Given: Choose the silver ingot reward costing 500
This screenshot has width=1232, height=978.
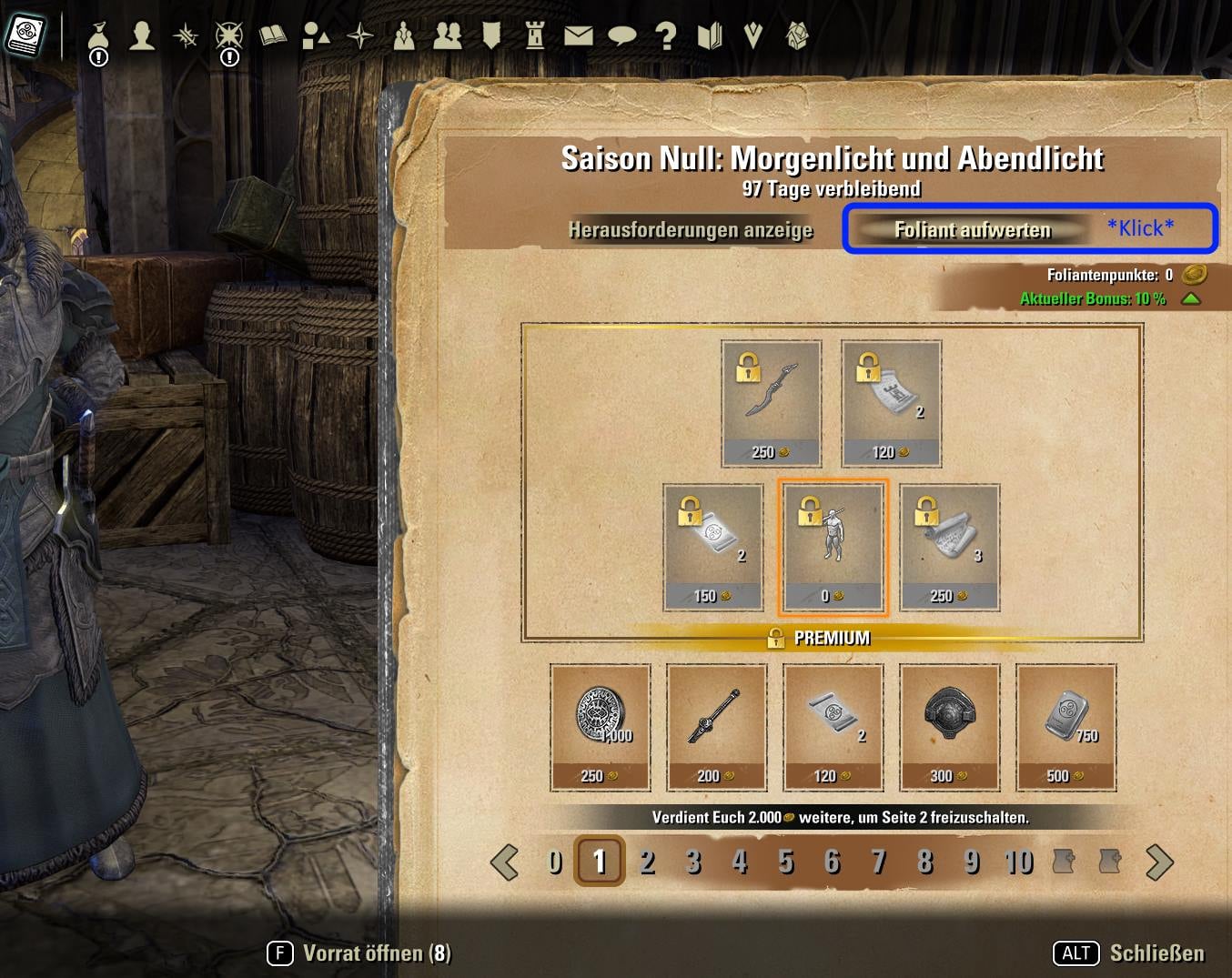Looking at the screenshot, I should point(1065,726).
